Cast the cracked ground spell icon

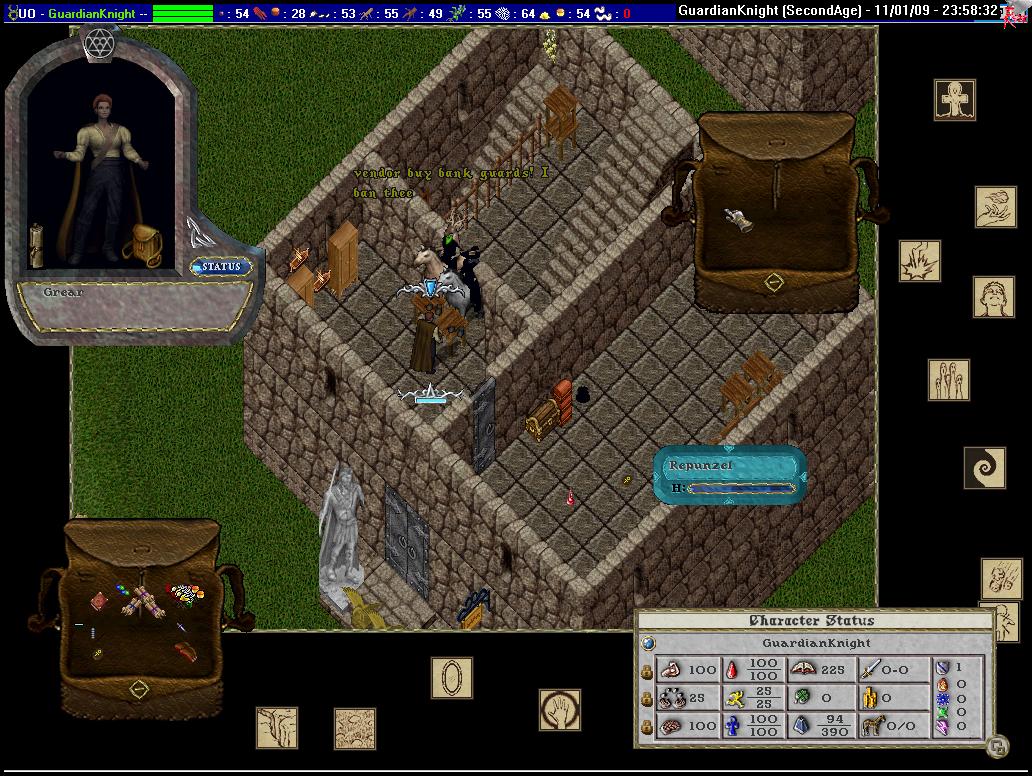pyautogui.click(x=276, y=727)
